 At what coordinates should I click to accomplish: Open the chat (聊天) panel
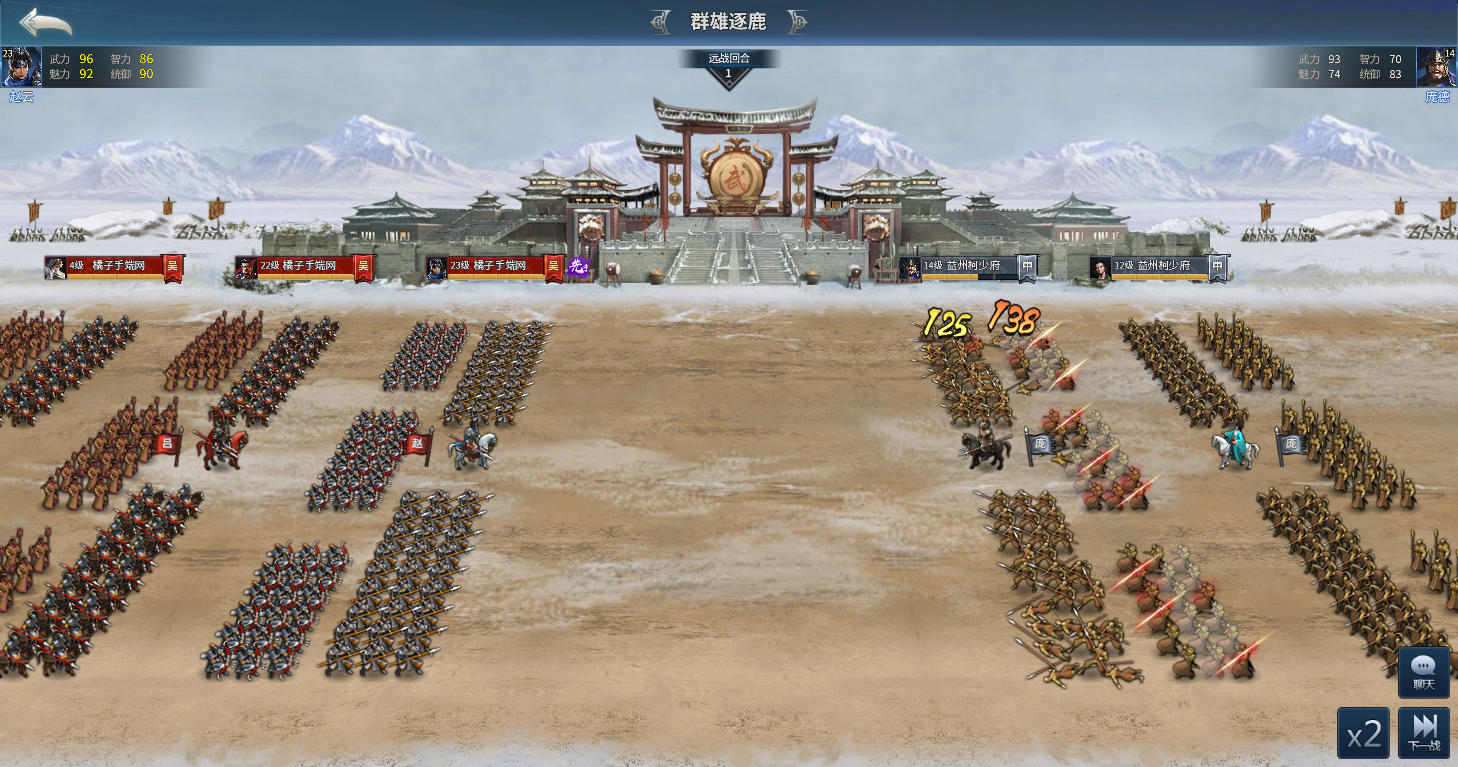[x=1424, y=672]
